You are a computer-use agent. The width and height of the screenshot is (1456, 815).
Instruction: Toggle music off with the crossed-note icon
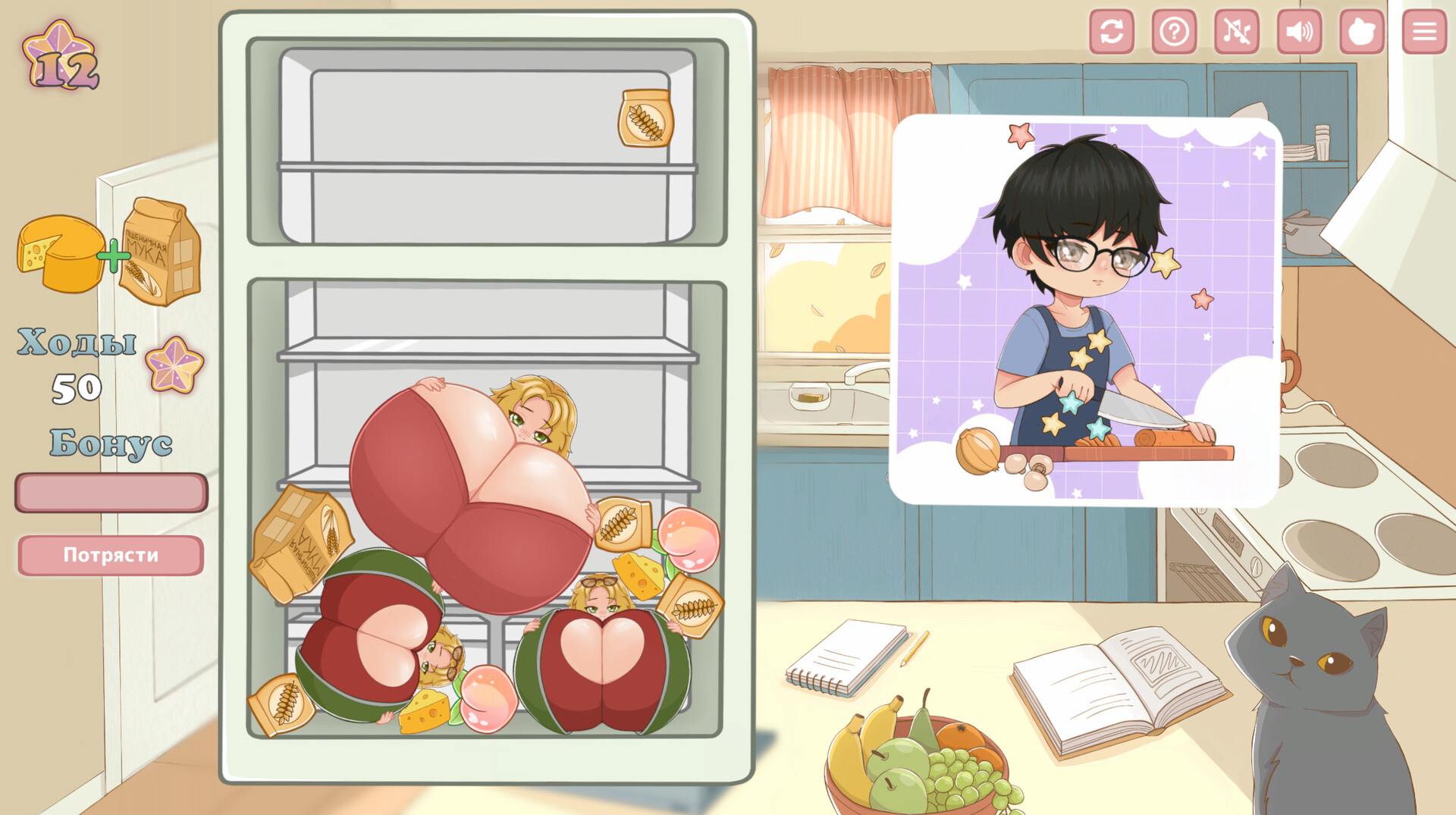coord(1236,32)
